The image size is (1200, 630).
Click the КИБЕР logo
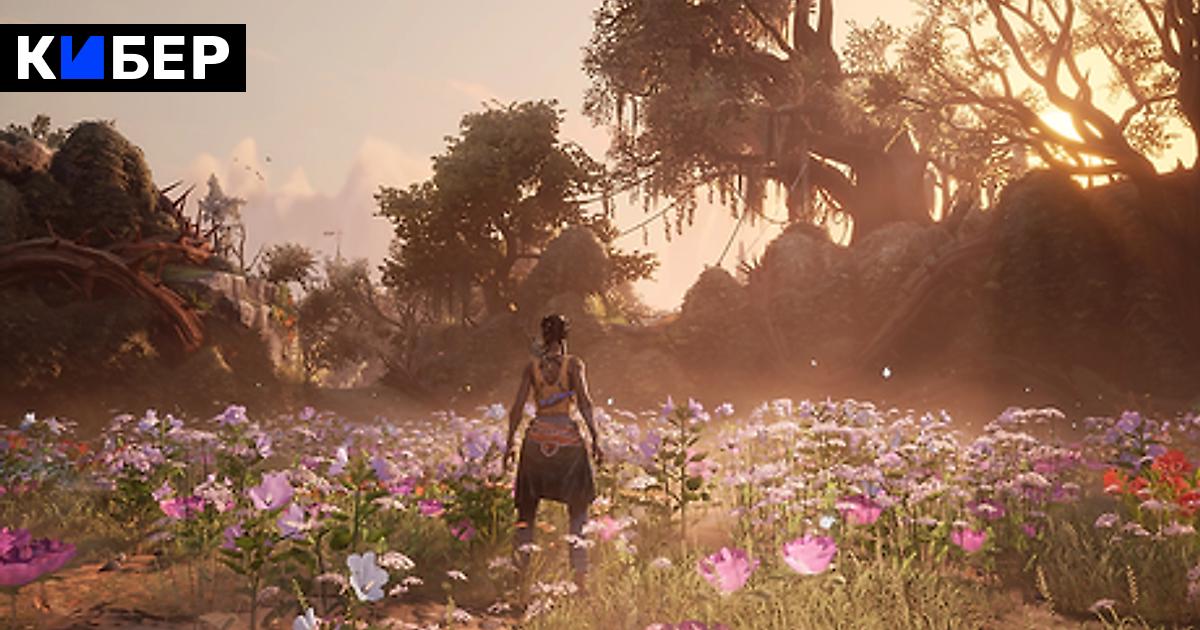click(123, 58)
